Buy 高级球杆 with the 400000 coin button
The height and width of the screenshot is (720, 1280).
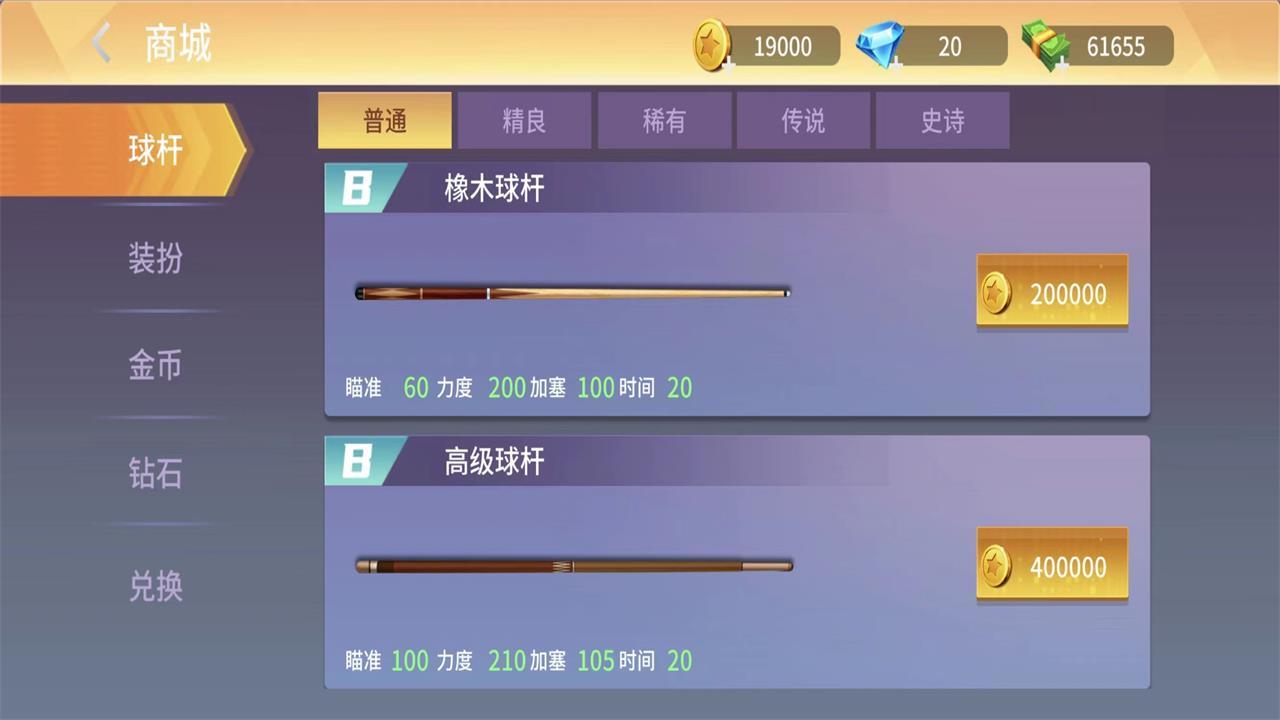pyautogui.click(x=1052, y=566)
